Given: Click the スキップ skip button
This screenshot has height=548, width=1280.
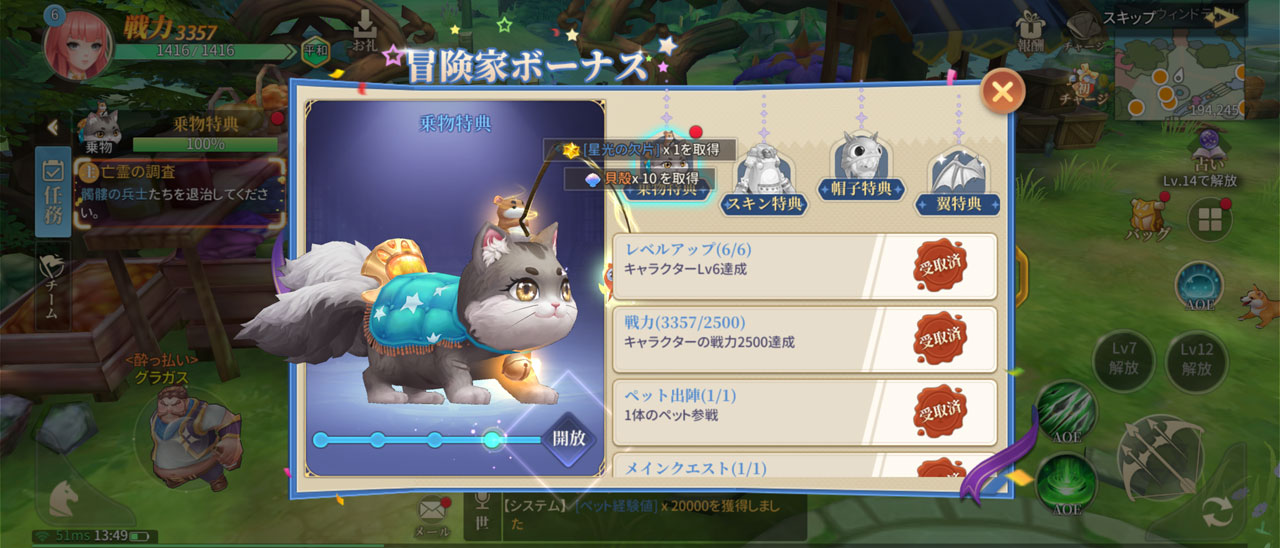Looking at the screenshot, I should [1170, 17].
